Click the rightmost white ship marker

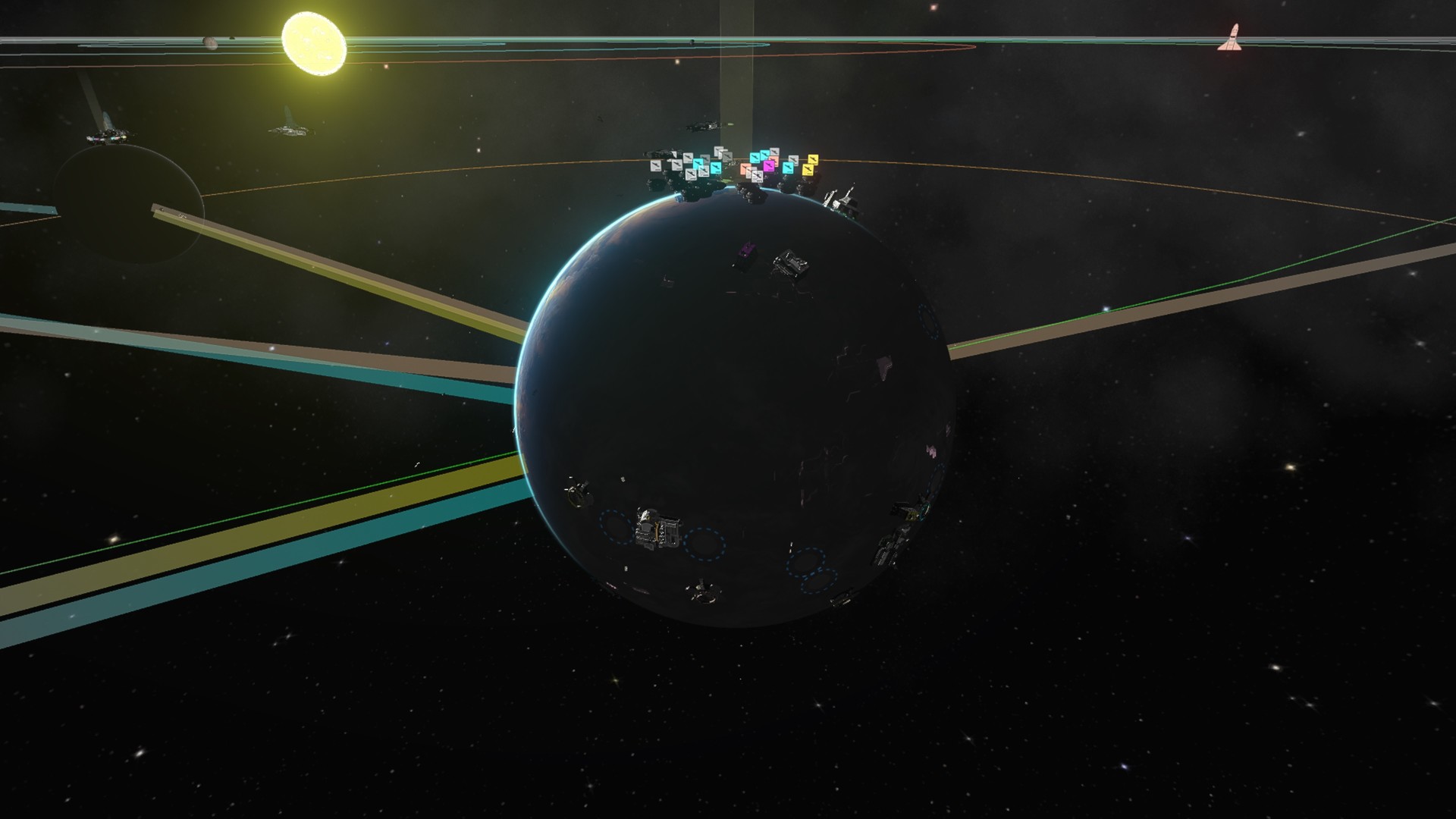(x=795, y=159)
